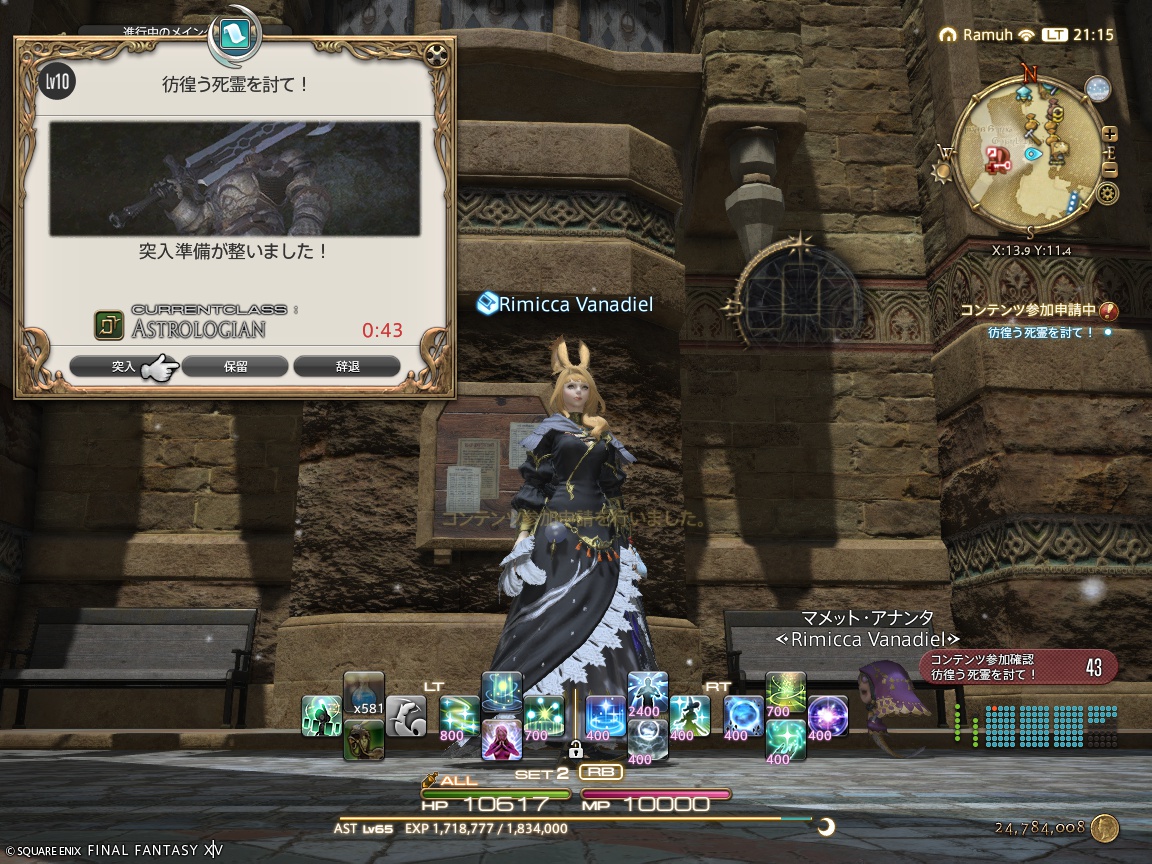Zoom in the minimap with the plus button
Screen dimensions: 1152x864
[x=1110, y=134]
